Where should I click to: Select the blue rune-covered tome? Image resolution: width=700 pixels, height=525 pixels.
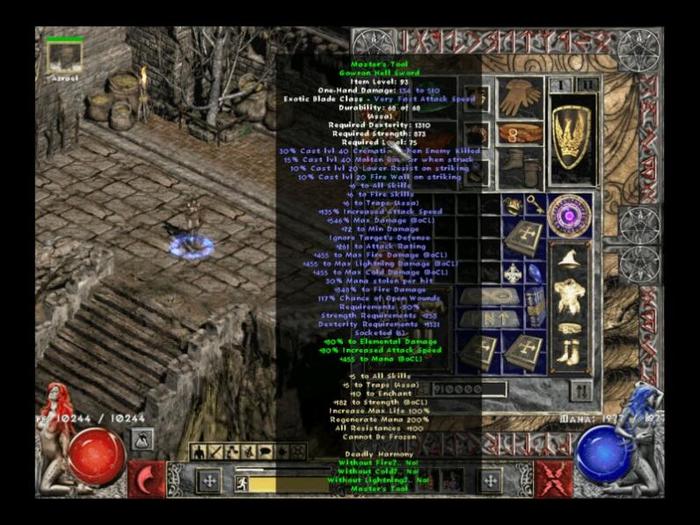click(x=535, y=305)
